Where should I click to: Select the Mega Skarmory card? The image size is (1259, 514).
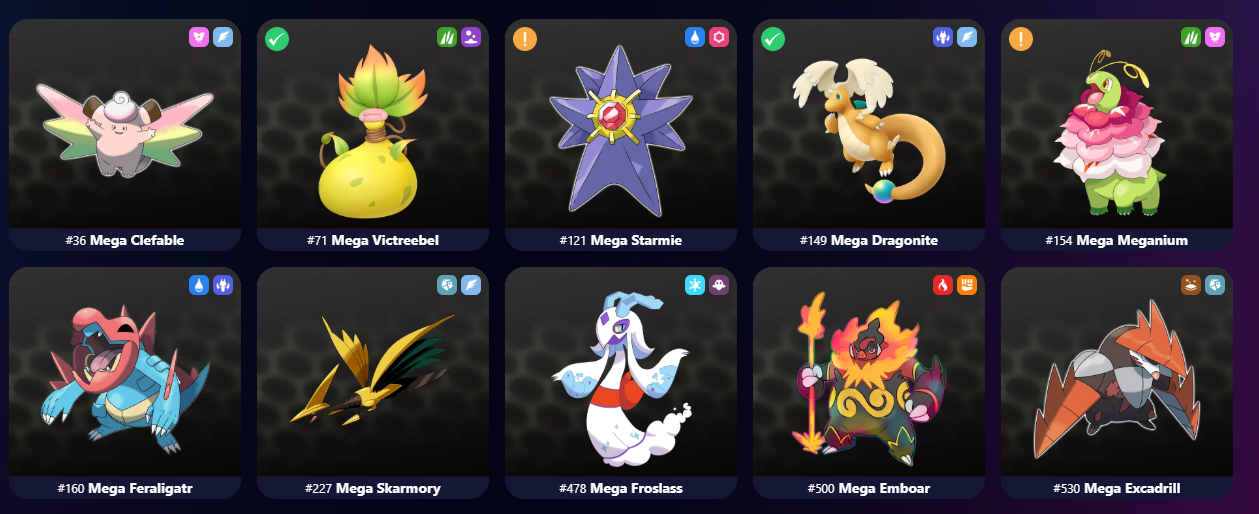pyautogui.click(x=372, y=378)
